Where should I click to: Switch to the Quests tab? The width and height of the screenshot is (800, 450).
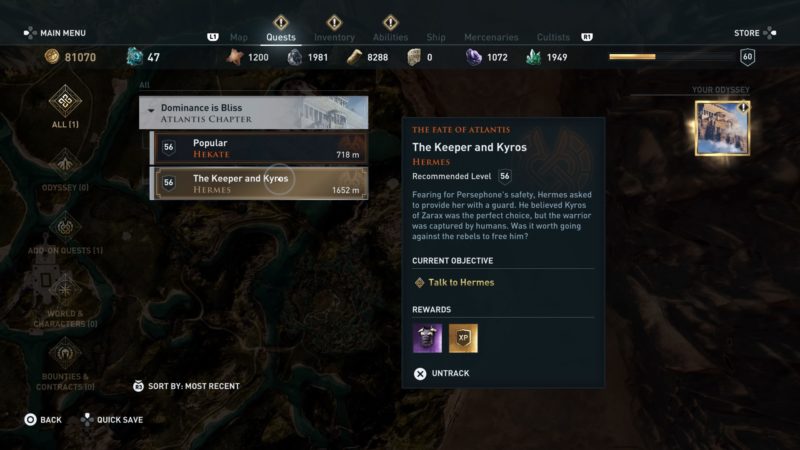click(x=281, y=38)
